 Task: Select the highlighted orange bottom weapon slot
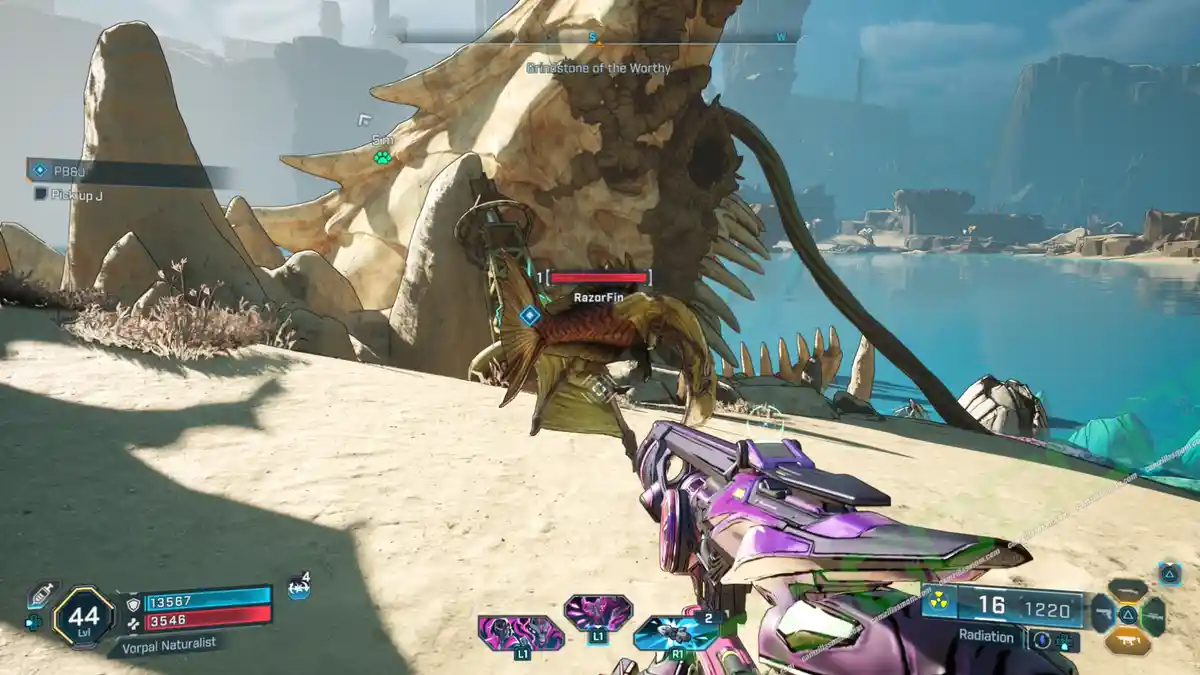point(1127,640)
